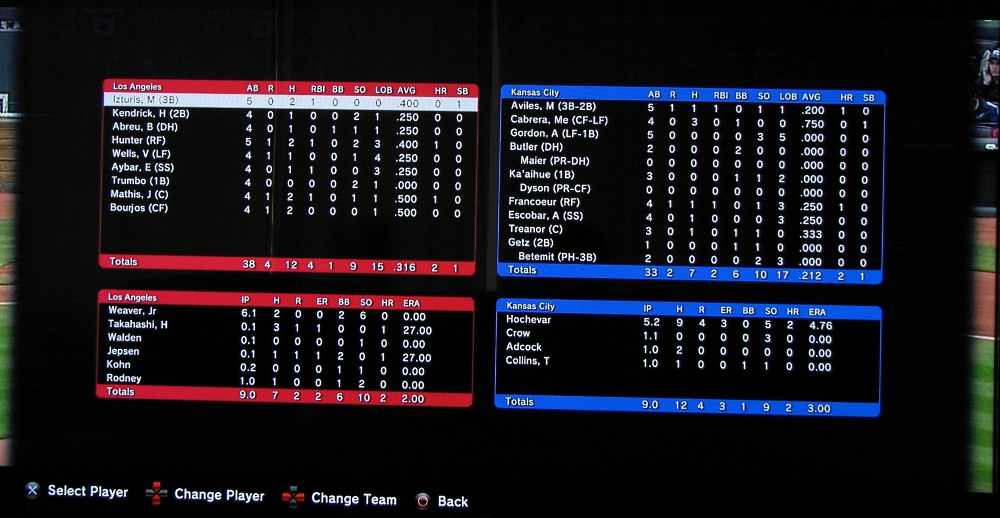
Task: Select Aybar, E (SS) batter row
Action: (x=143, y=168)
